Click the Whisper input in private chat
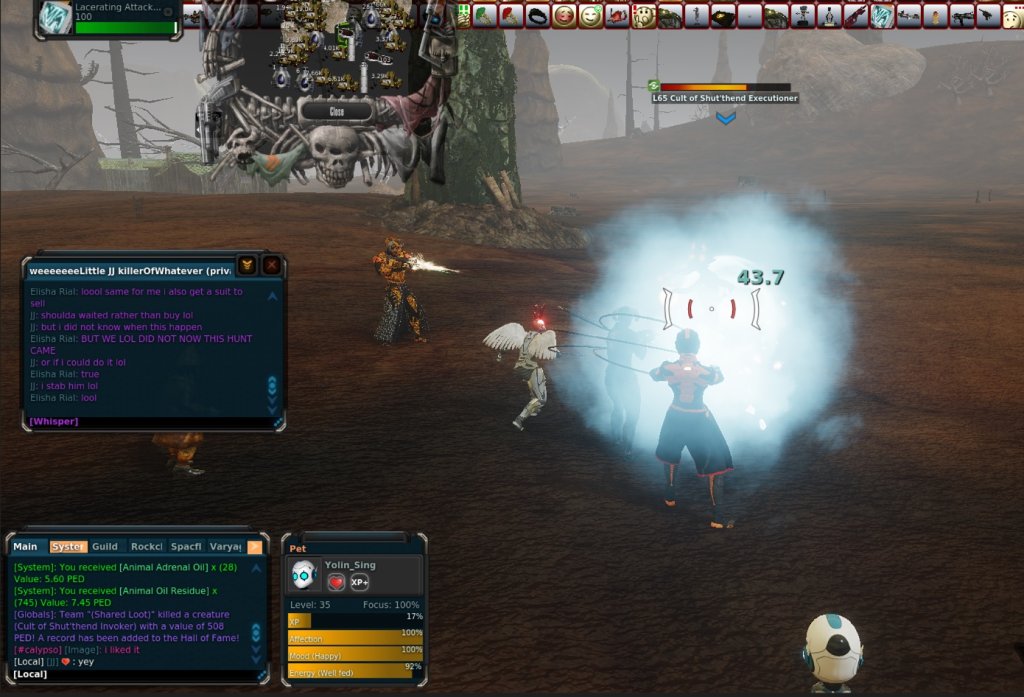This screenshot has height=697, width=1024. 150,422
